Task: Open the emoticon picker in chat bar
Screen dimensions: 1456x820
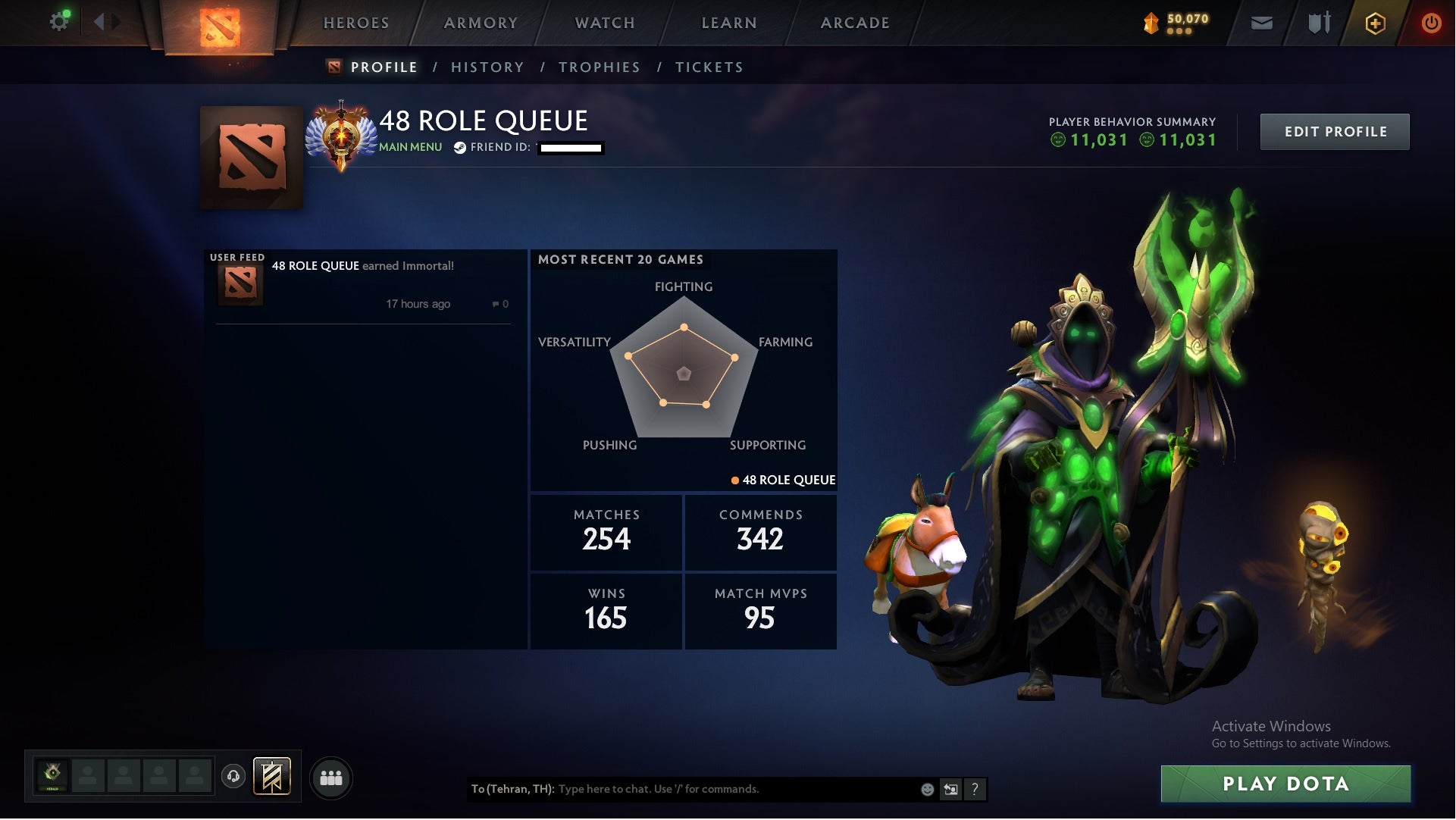Action: point(926,789)
